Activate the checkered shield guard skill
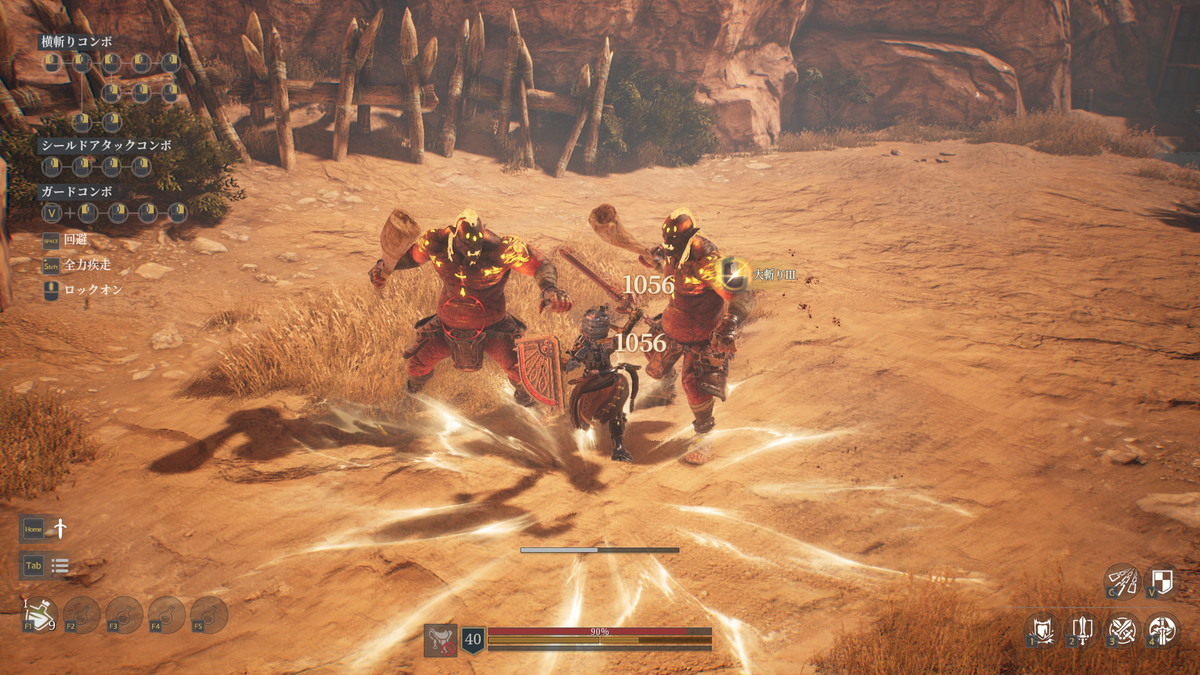 click(x=1161, y=581)
